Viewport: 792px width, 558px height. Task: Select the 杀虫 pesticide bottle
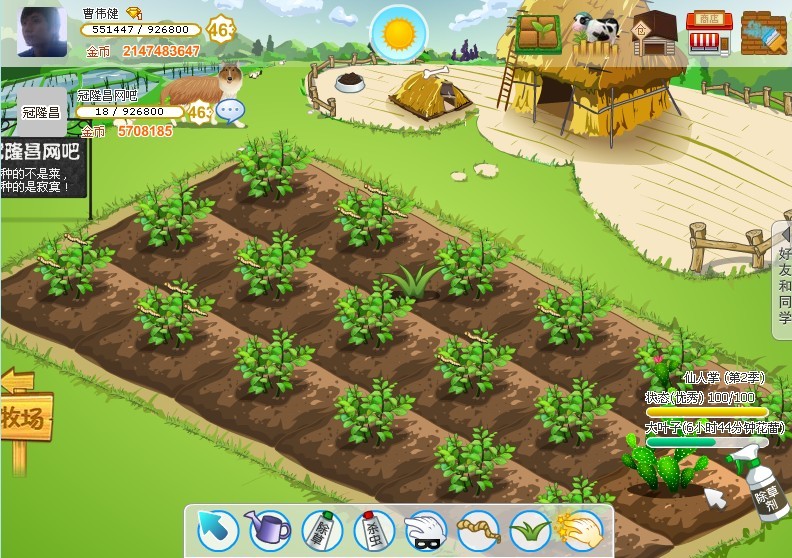[x=372, y=529]
